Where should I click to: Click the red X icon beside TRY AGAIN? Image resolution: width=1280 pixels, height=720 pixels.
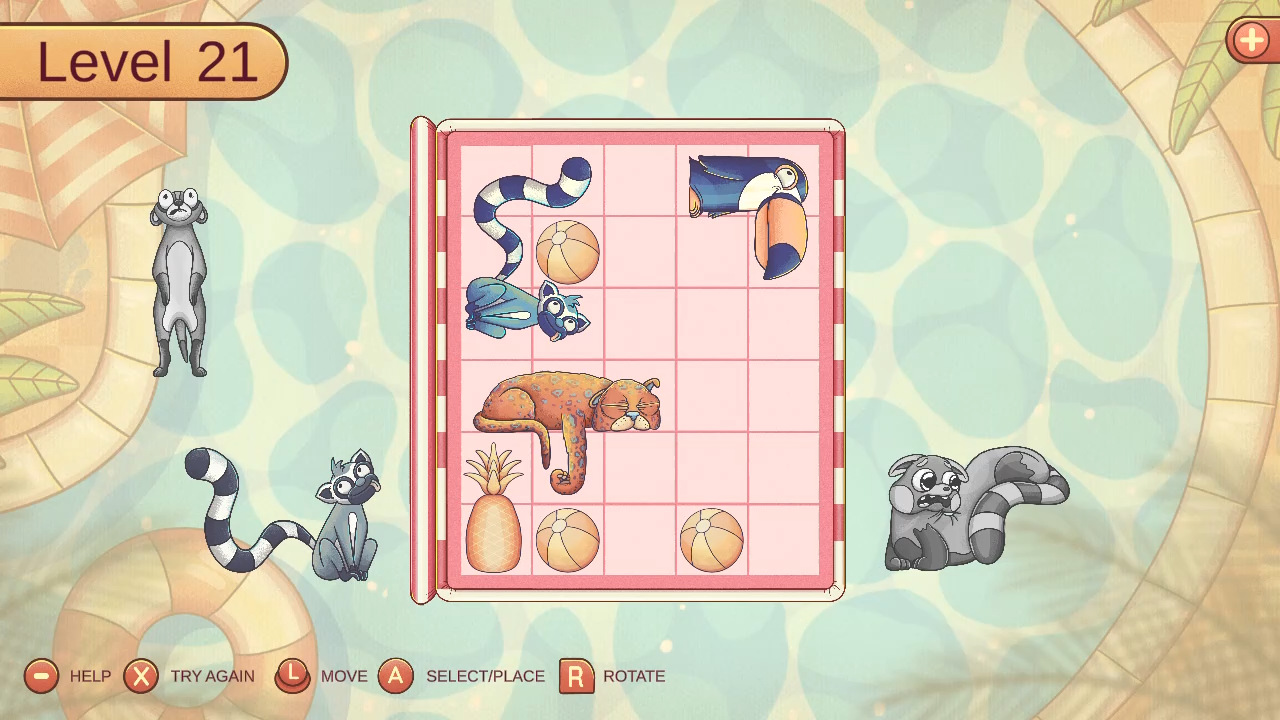coord(140,677)
